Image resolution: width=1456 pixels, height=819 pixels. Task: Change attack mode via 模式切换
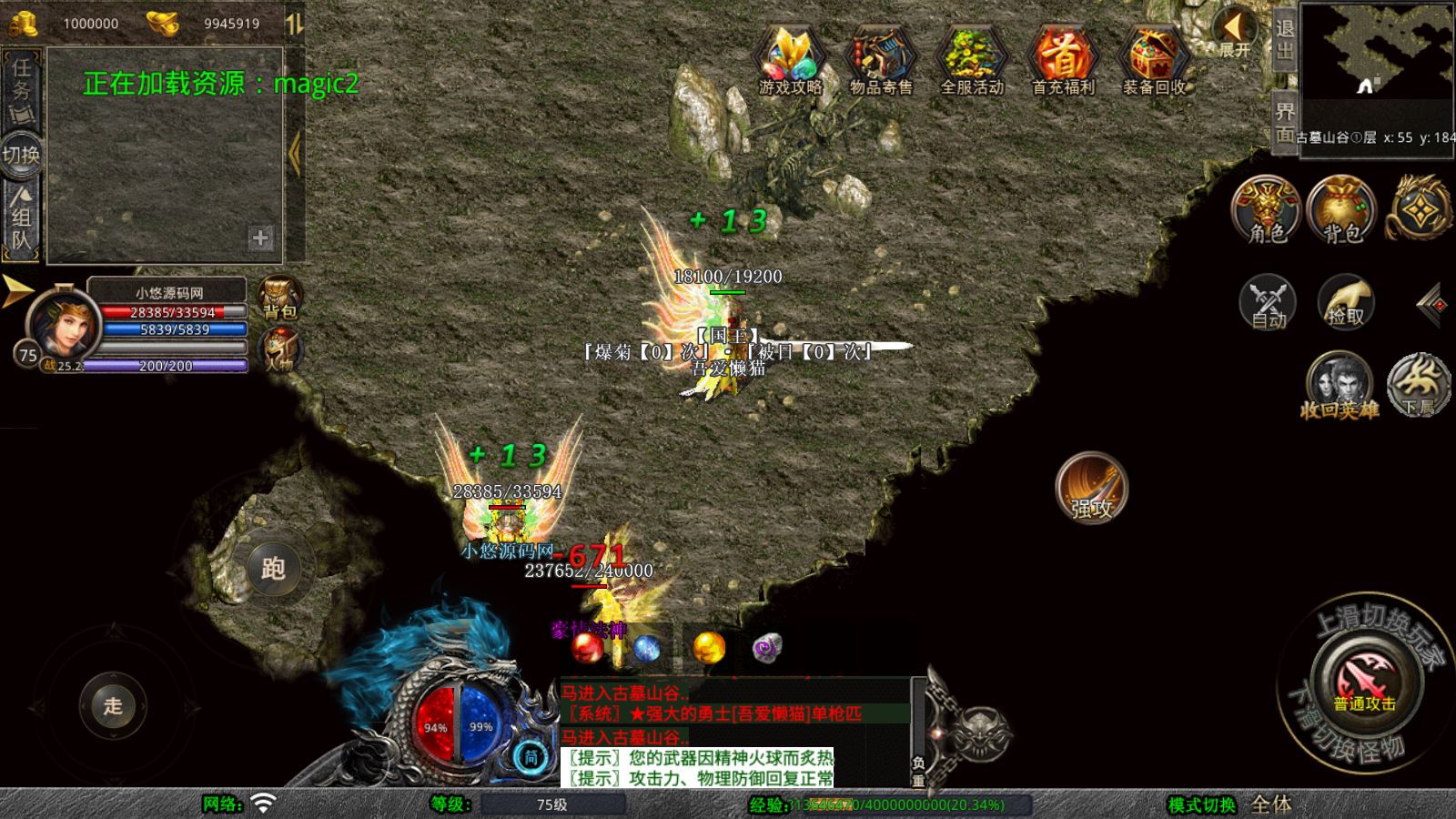[x=1202, y=804]
